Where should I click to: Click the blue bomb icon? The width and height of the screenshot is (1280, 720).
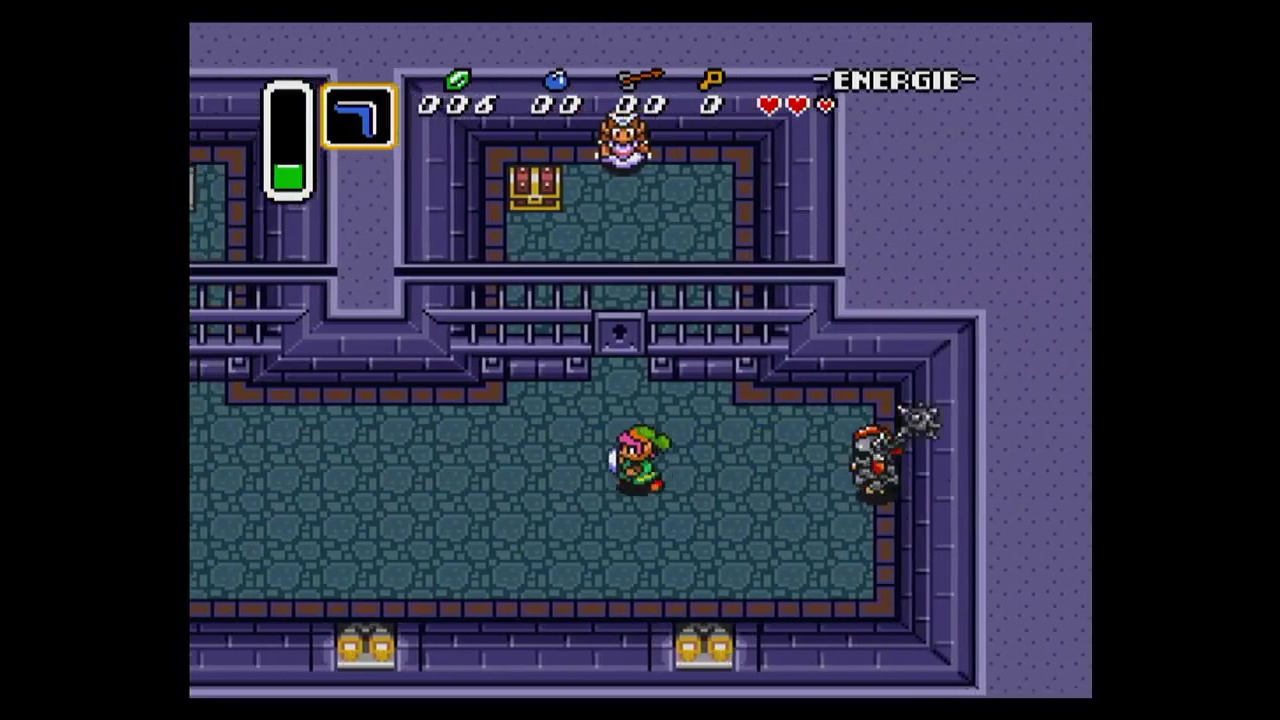pyautogui.click(x=556, y=80)
